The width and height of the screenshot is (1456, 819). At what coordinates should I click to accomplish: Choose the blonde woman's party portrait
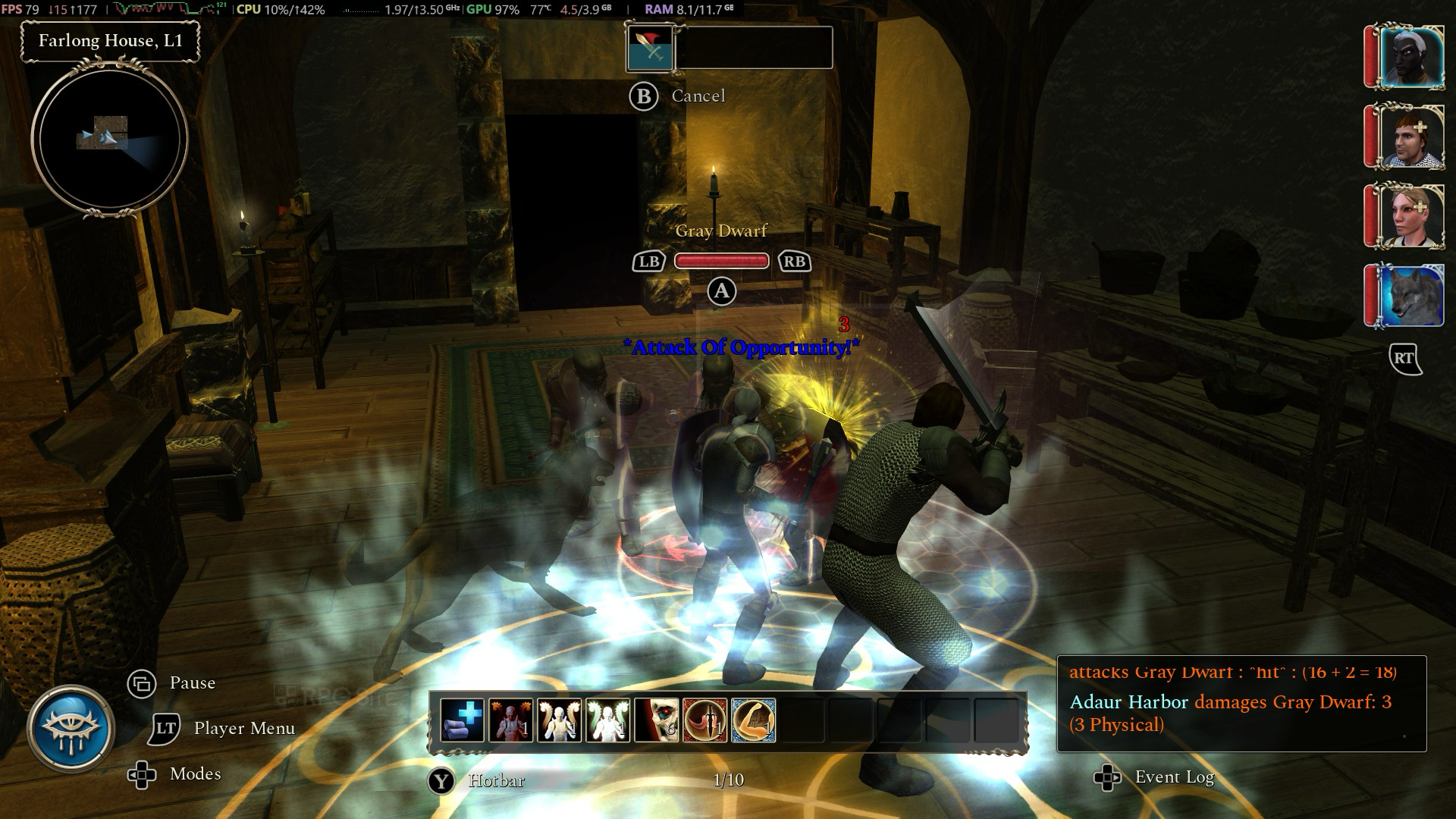[x=1410, y=217]
